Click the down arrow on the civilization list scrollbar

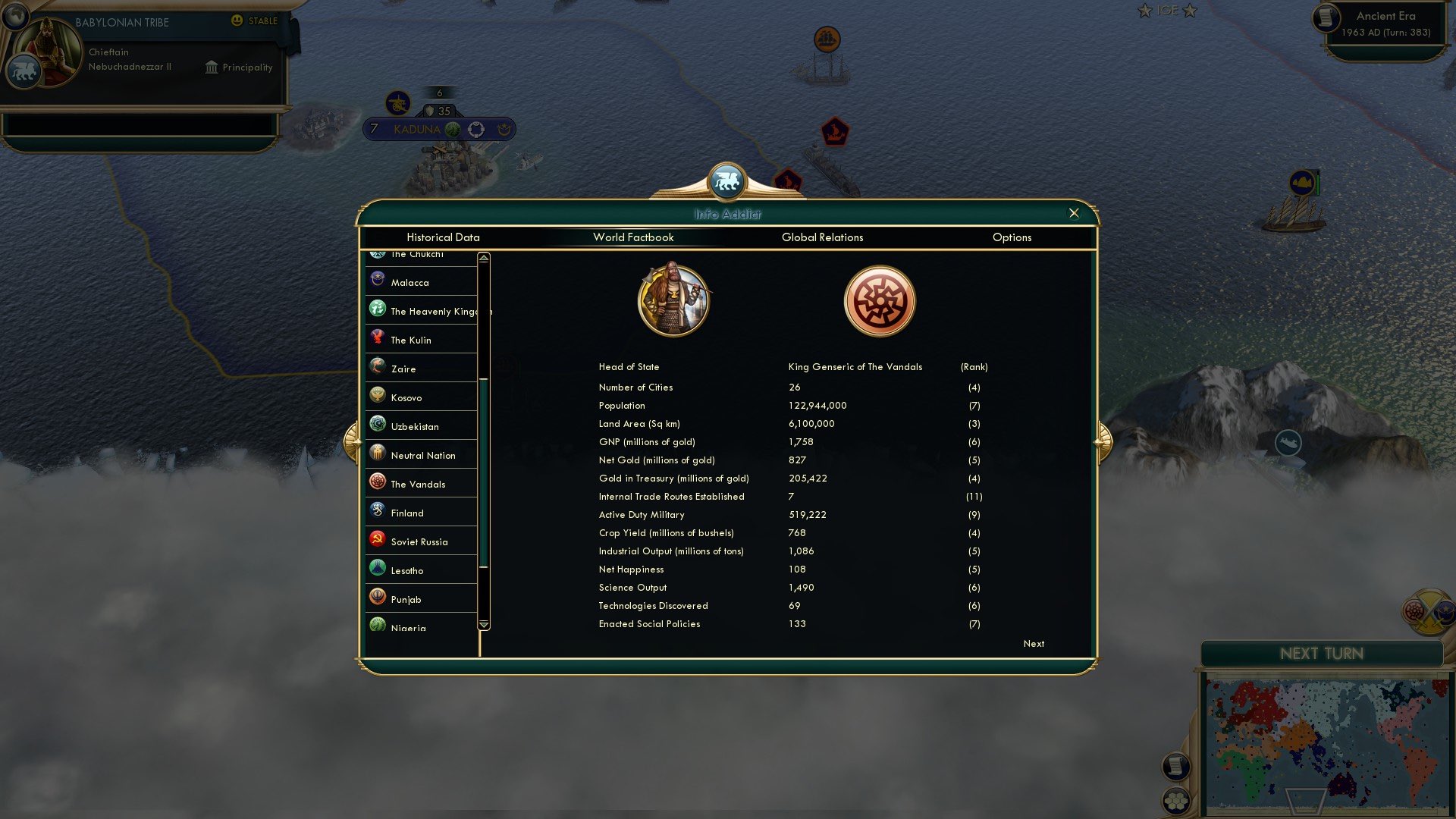click(482, 624)
